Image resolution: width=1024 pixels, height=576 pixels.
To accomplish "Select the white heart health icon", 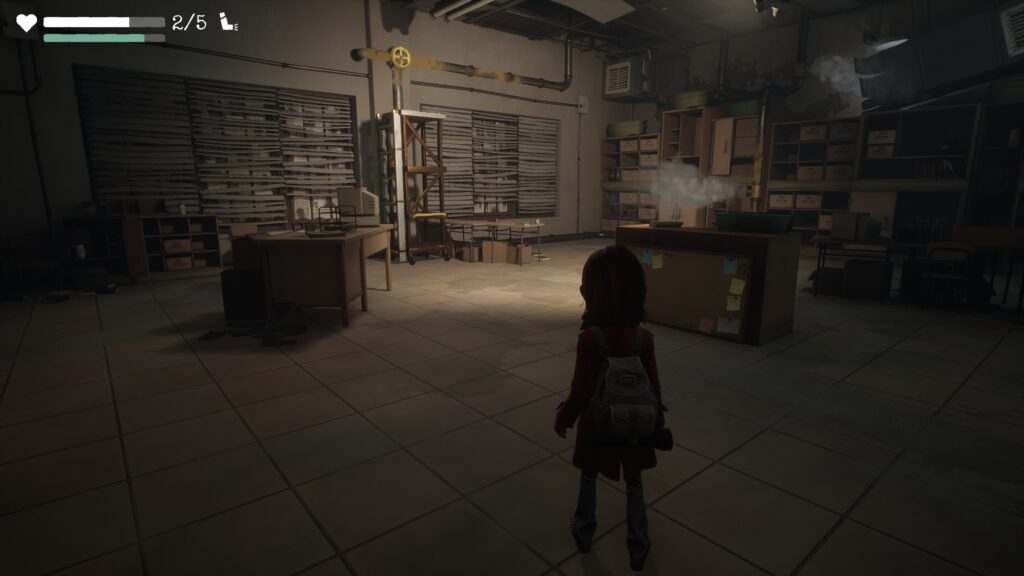I will (26, 23).
